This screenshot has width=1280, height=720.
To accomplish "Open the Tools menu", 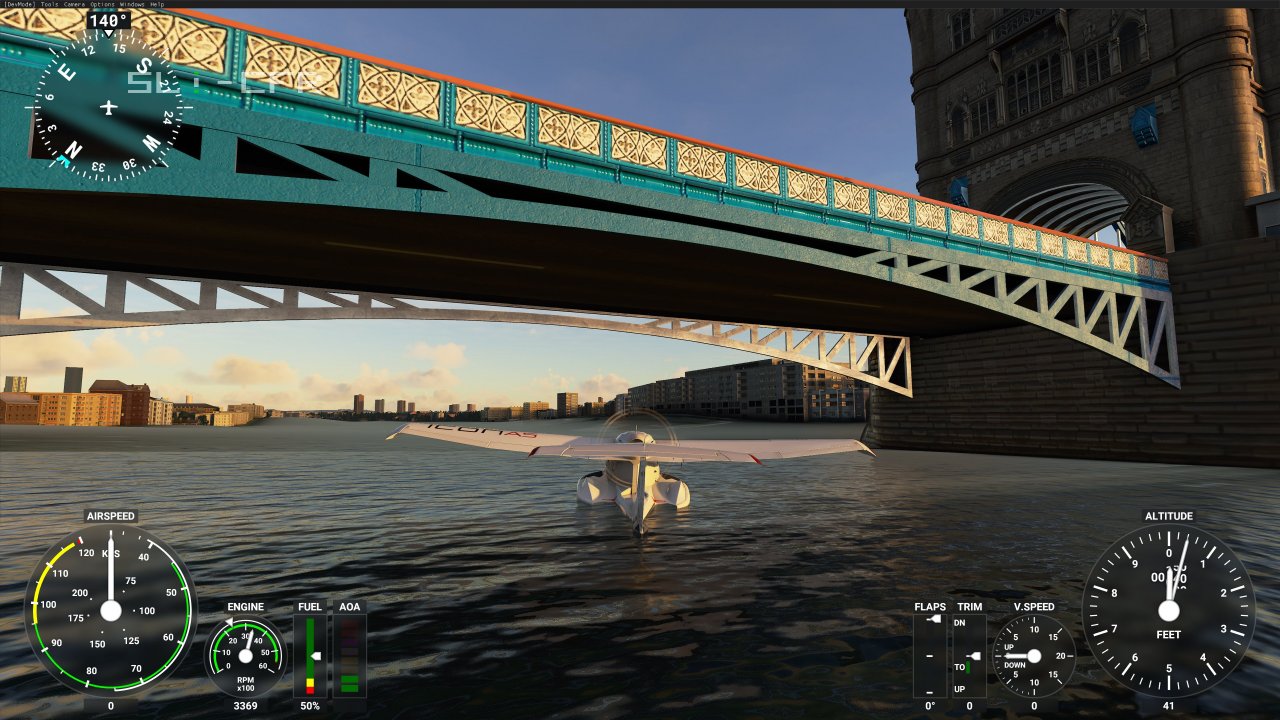I will click(x=50, y=4).
